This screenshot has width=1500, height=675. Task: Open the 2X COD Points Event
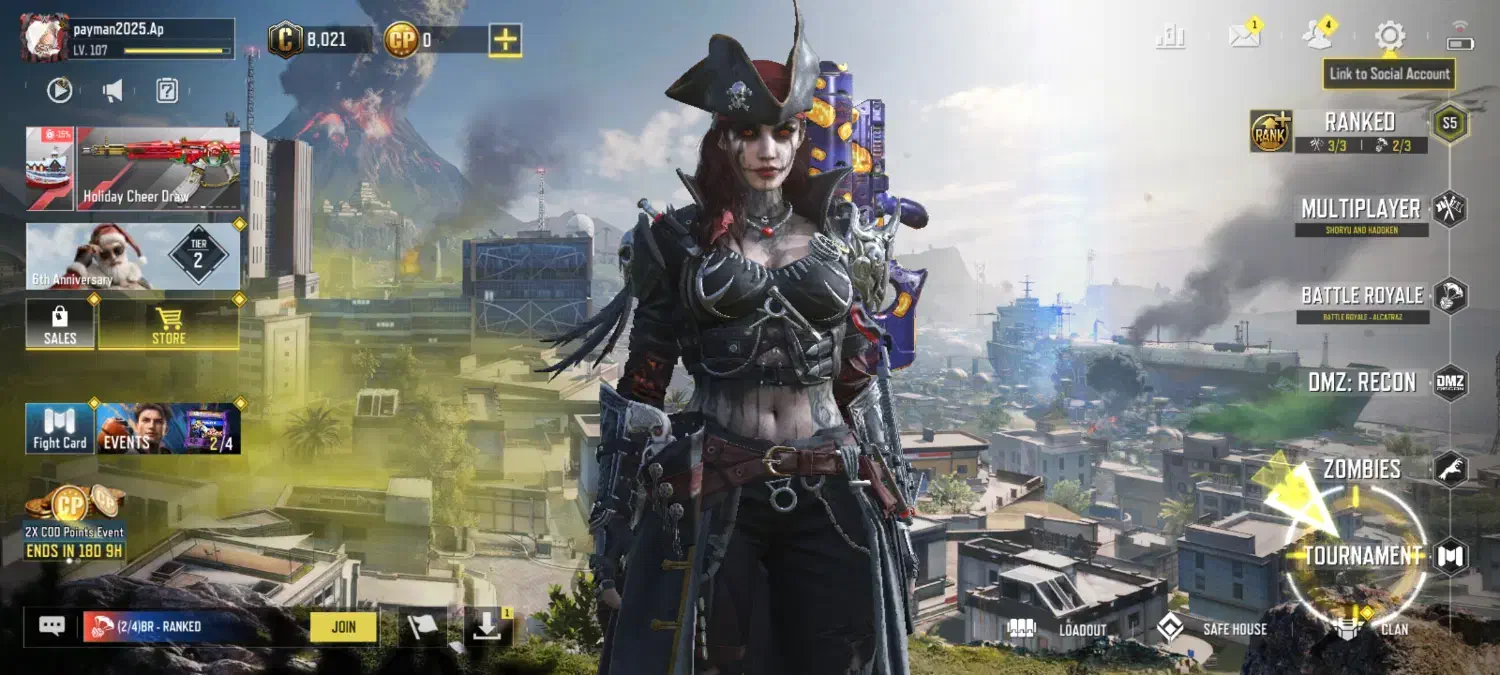(75, 520)
